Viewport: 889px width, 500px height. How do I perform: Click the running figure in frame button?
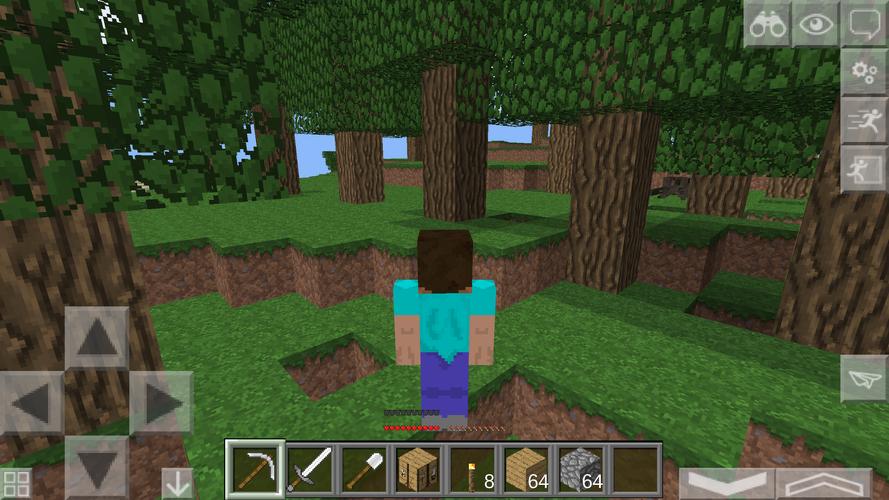[863, 168]
